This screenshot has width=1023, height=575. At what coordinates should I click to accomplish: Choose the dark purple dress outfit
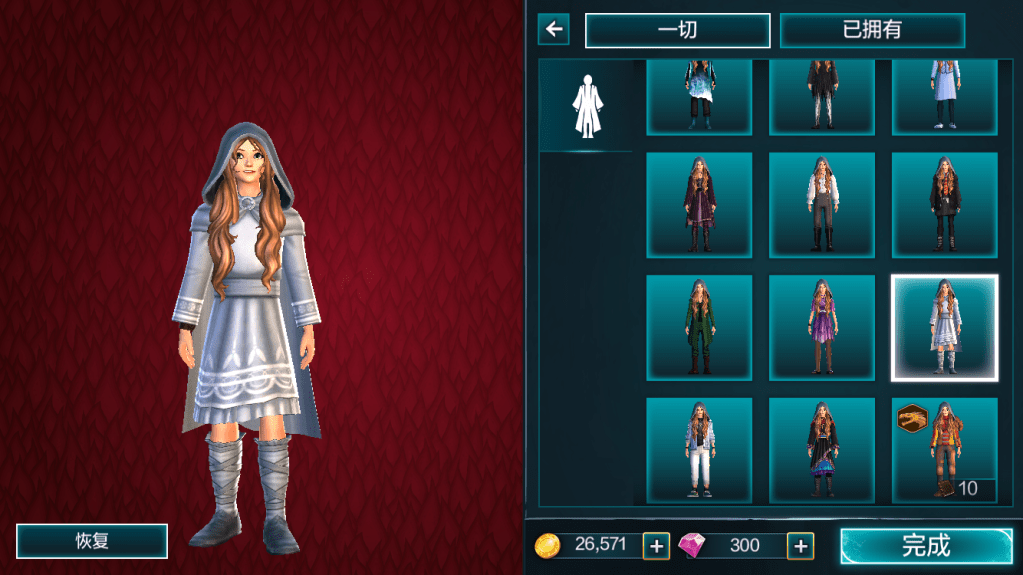[698, 205]
